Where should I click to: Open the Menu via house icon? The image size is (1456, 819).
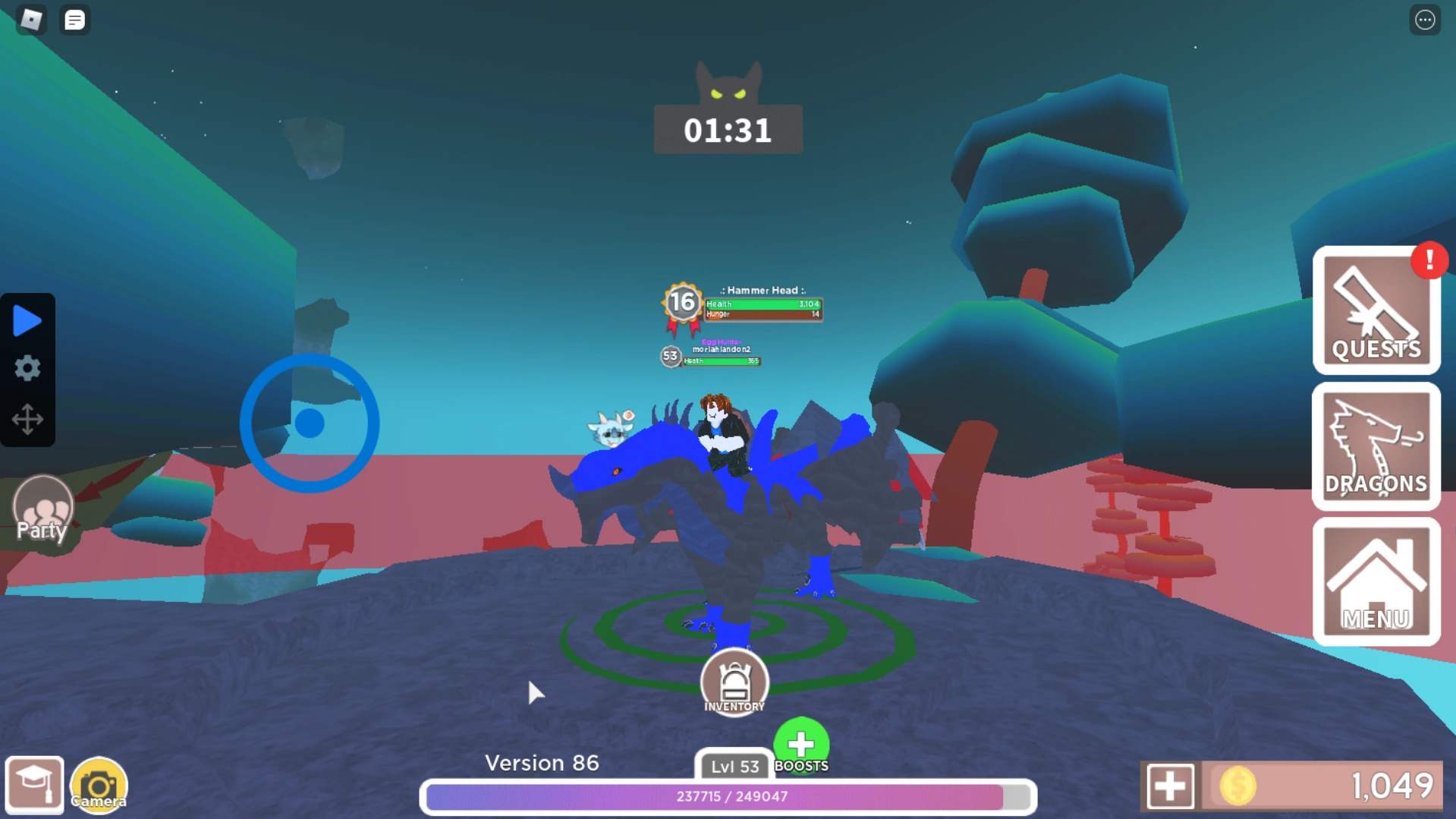click(1376, 581)
